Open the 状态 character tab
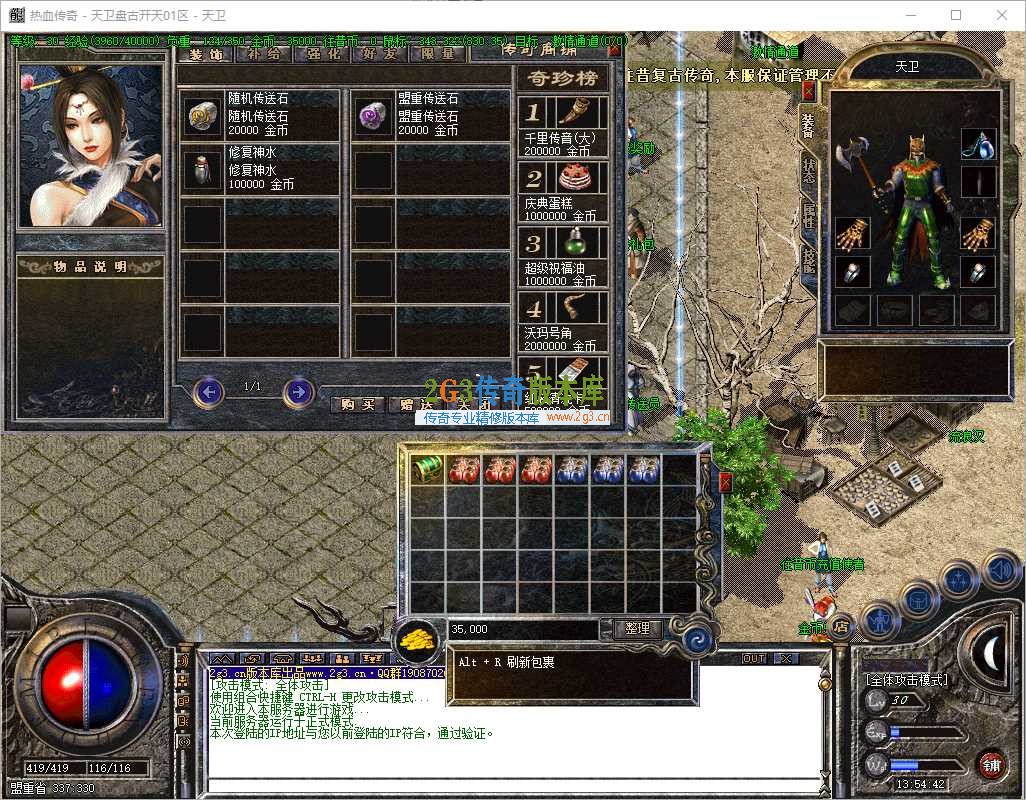1026x800 pixels. pos(808,171)
